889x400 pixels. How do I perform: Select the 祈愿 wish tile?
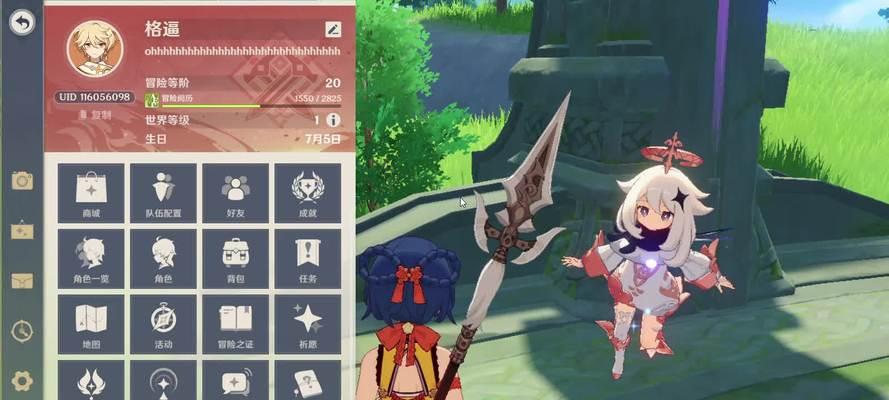[x=307, y=324]
